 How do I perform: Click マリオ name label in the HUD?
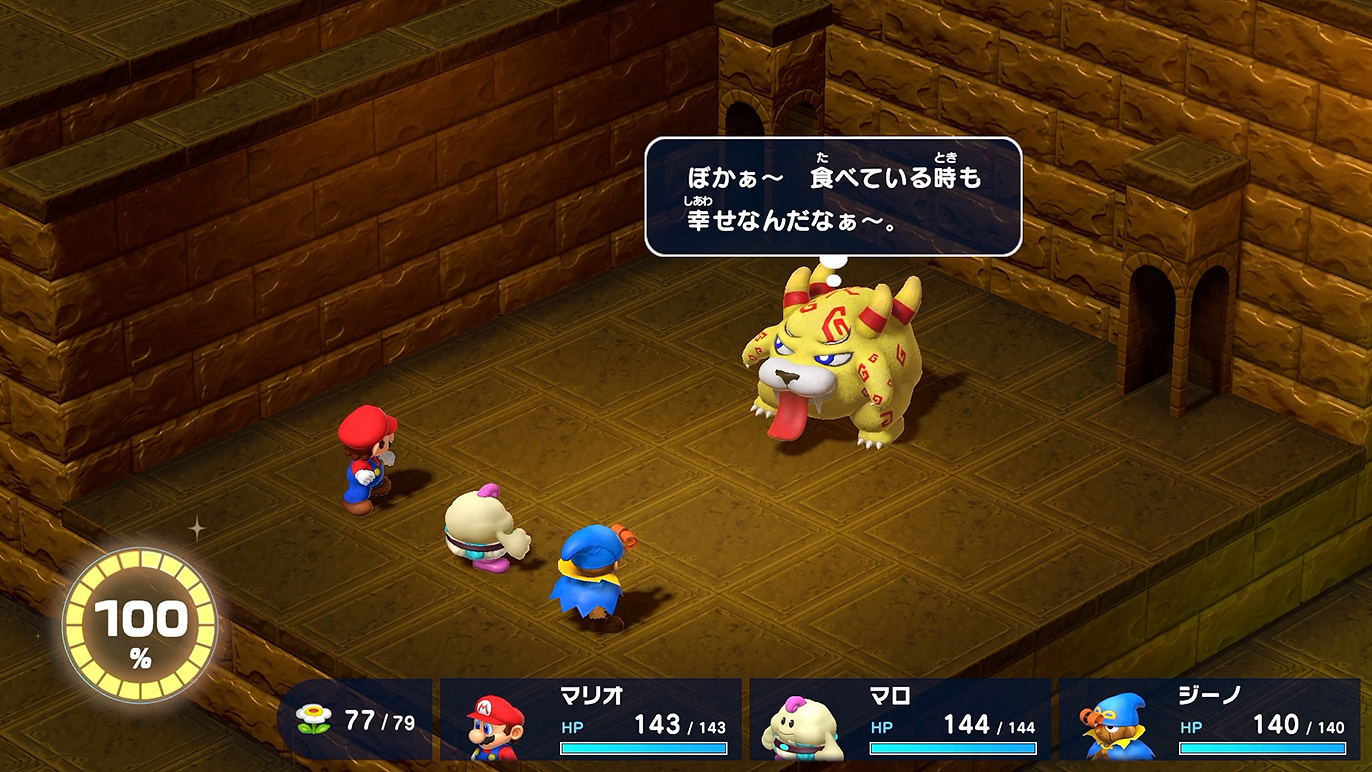pos(590,694)
